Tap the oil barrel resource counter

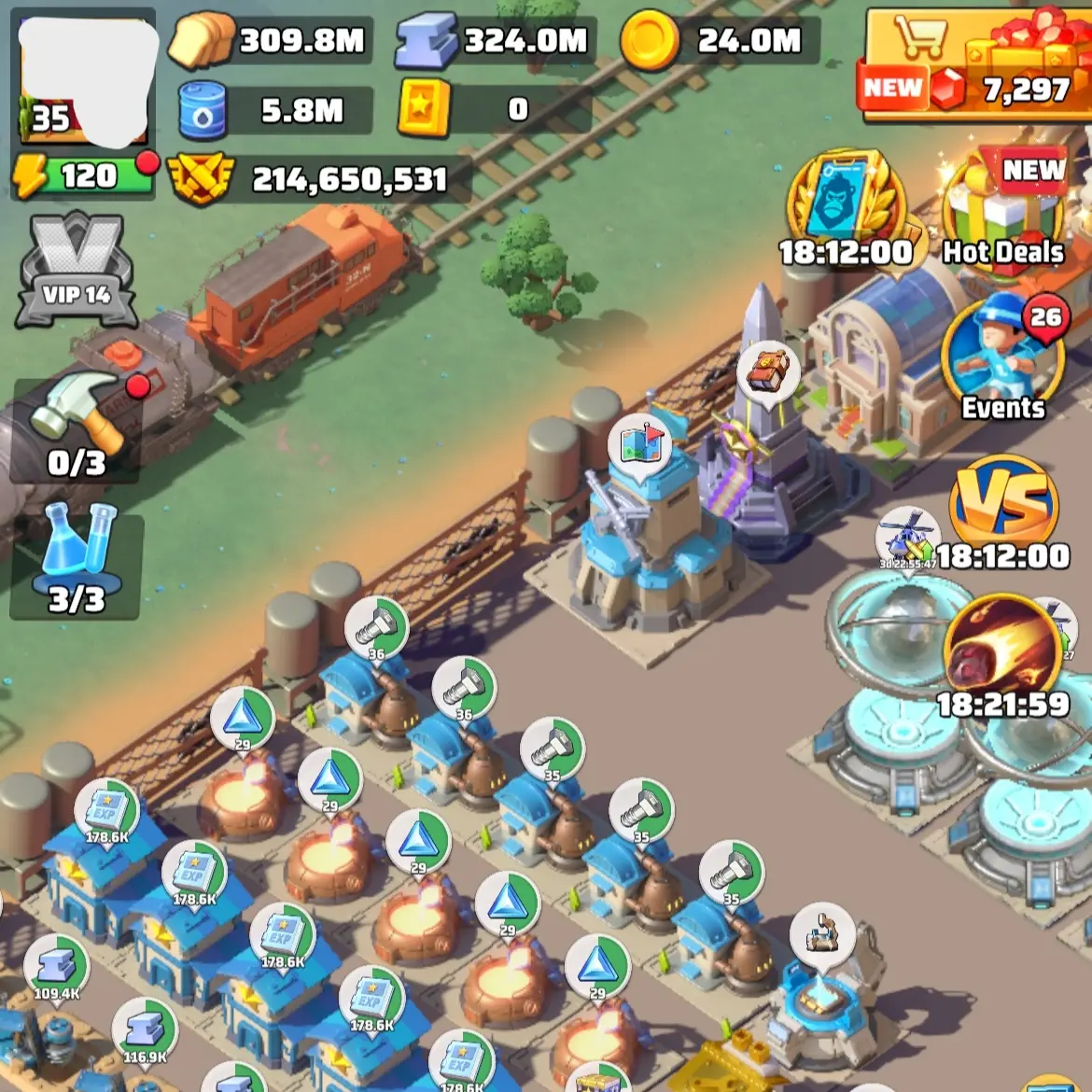(275, 110)
